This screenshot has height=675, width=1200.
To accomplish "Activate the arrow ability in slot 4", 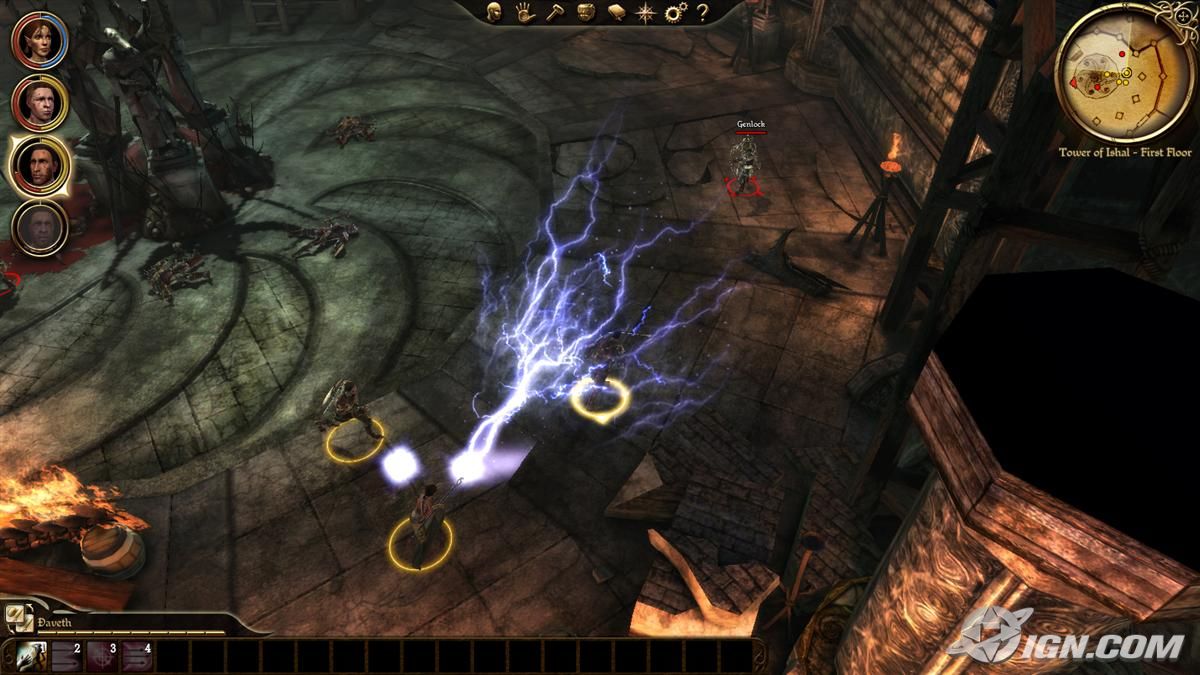I will click(x=136, y=656).
